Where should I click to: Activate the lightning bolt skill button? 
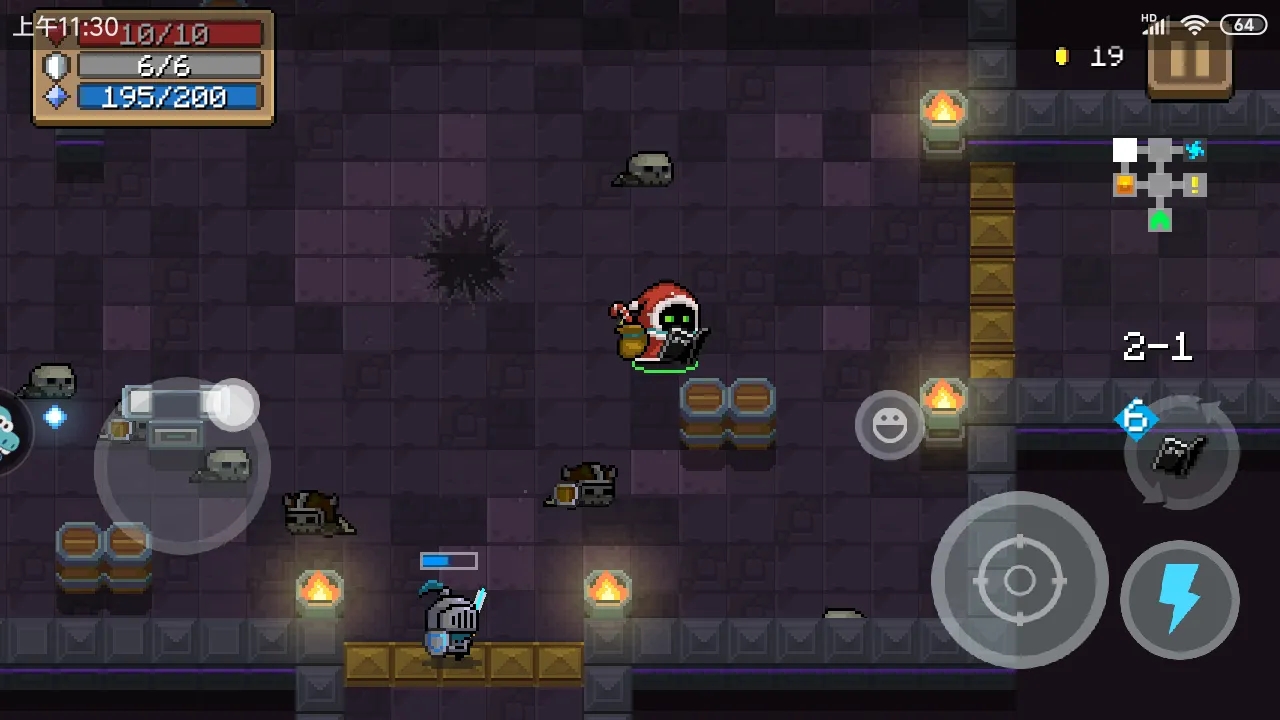pos(1180,599)
